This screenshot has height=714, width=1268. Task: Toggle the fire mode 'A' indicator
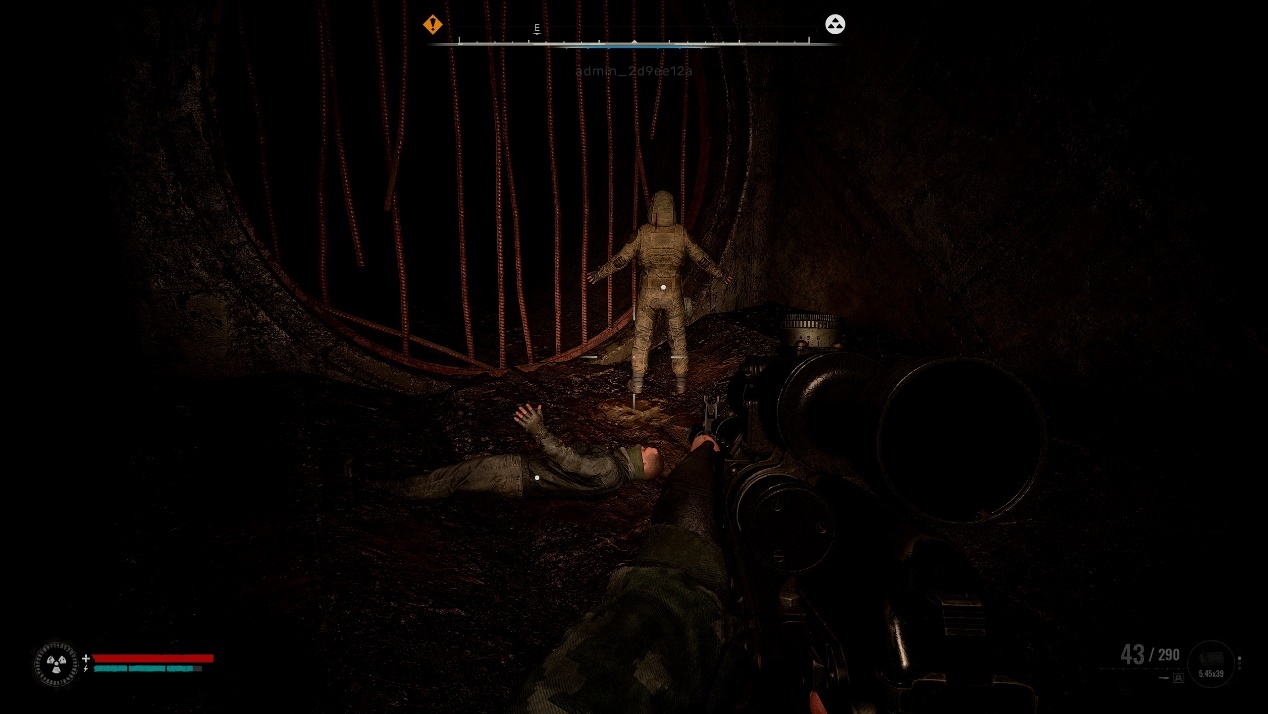tap(1178, 678)
